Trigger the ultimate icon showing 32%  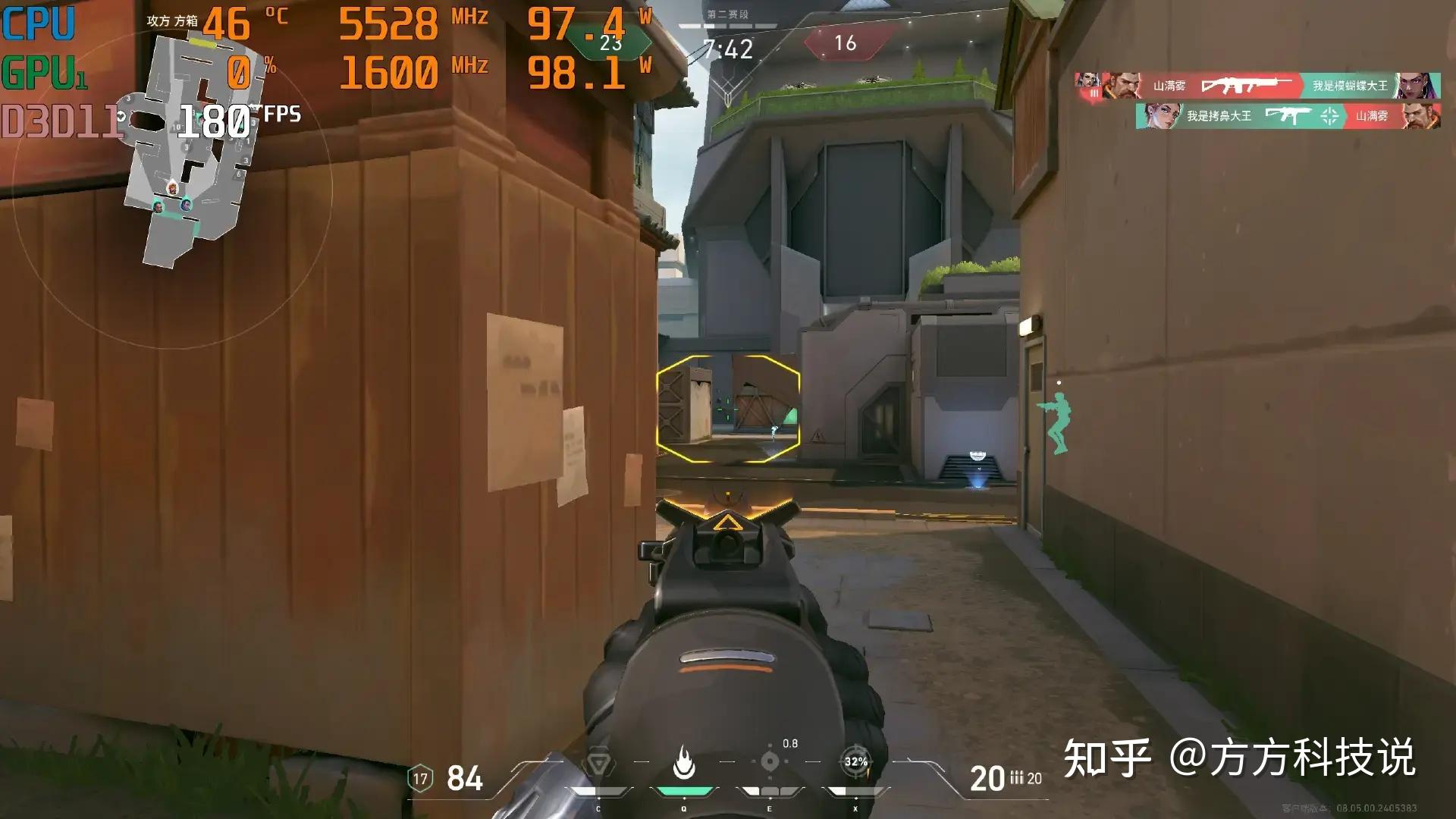(855, 761)
